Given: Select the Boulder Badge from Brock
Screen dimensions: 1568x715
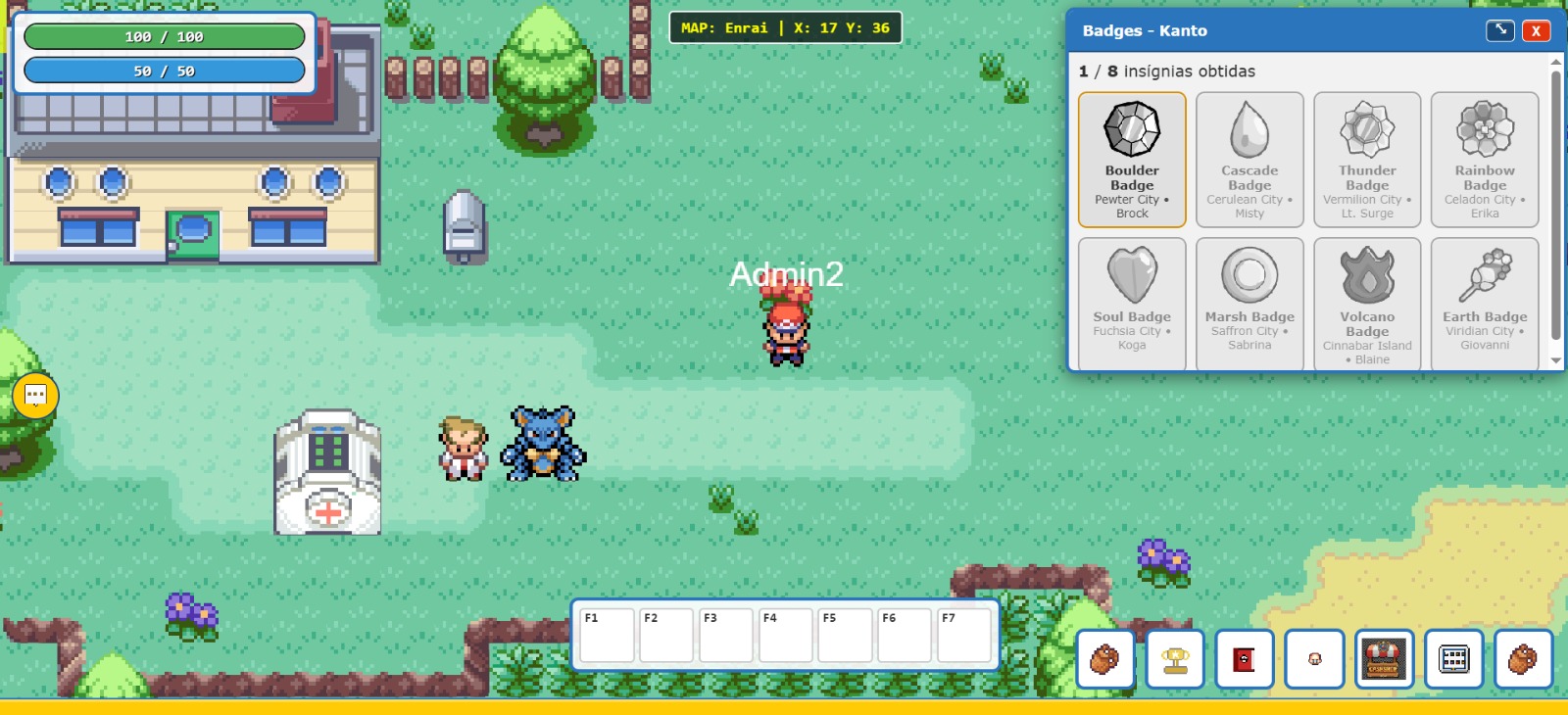Looking at the screenshot, I should (1132, 159).
